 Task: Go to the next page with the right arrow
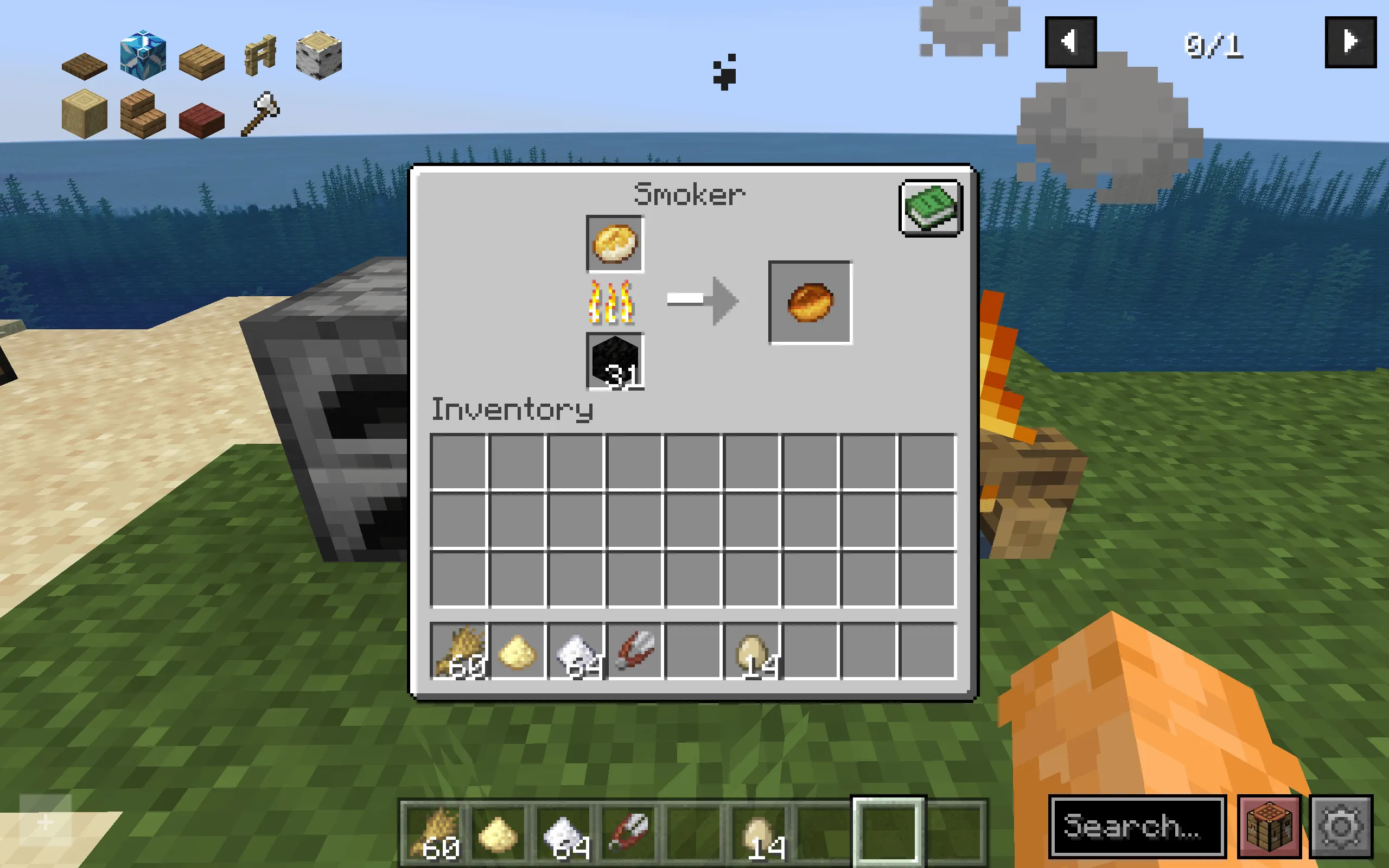[1351, 41]
